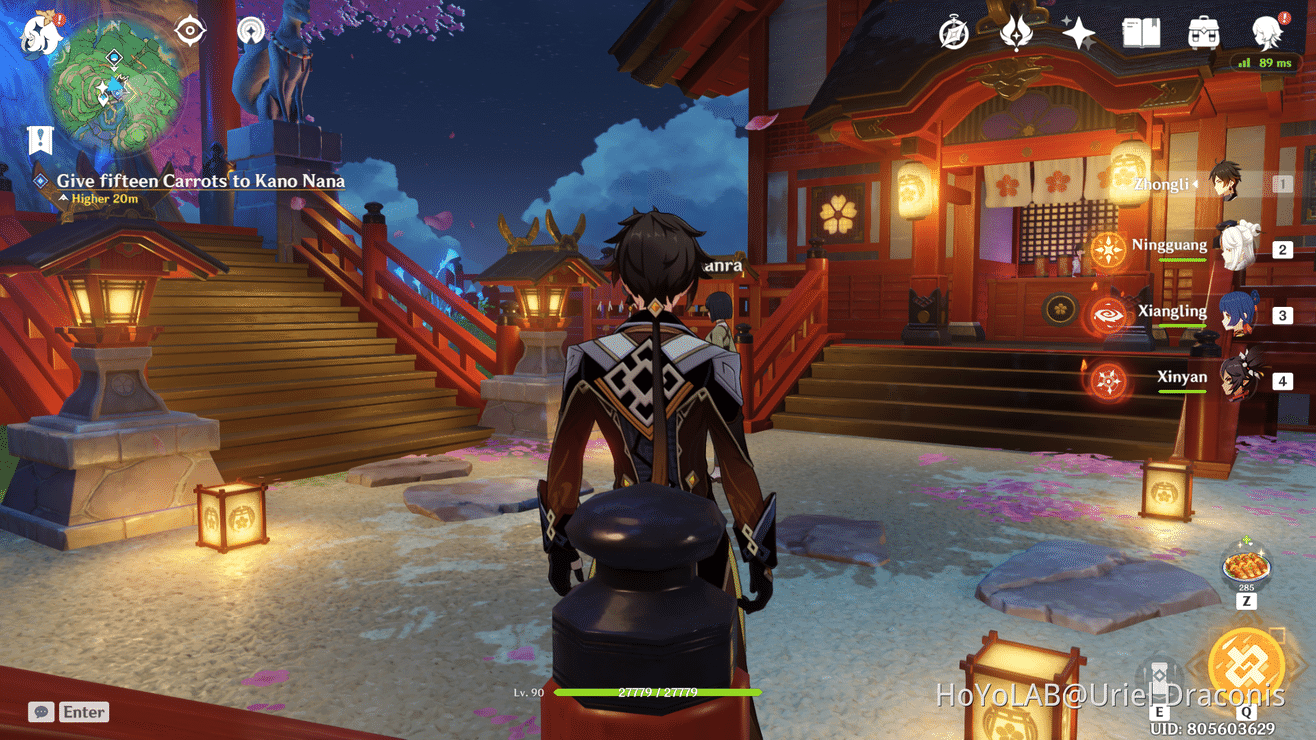Viewport: 1316px width, 740px height.
Task: Open the Adventurer Handbook
Action: 1139,33
